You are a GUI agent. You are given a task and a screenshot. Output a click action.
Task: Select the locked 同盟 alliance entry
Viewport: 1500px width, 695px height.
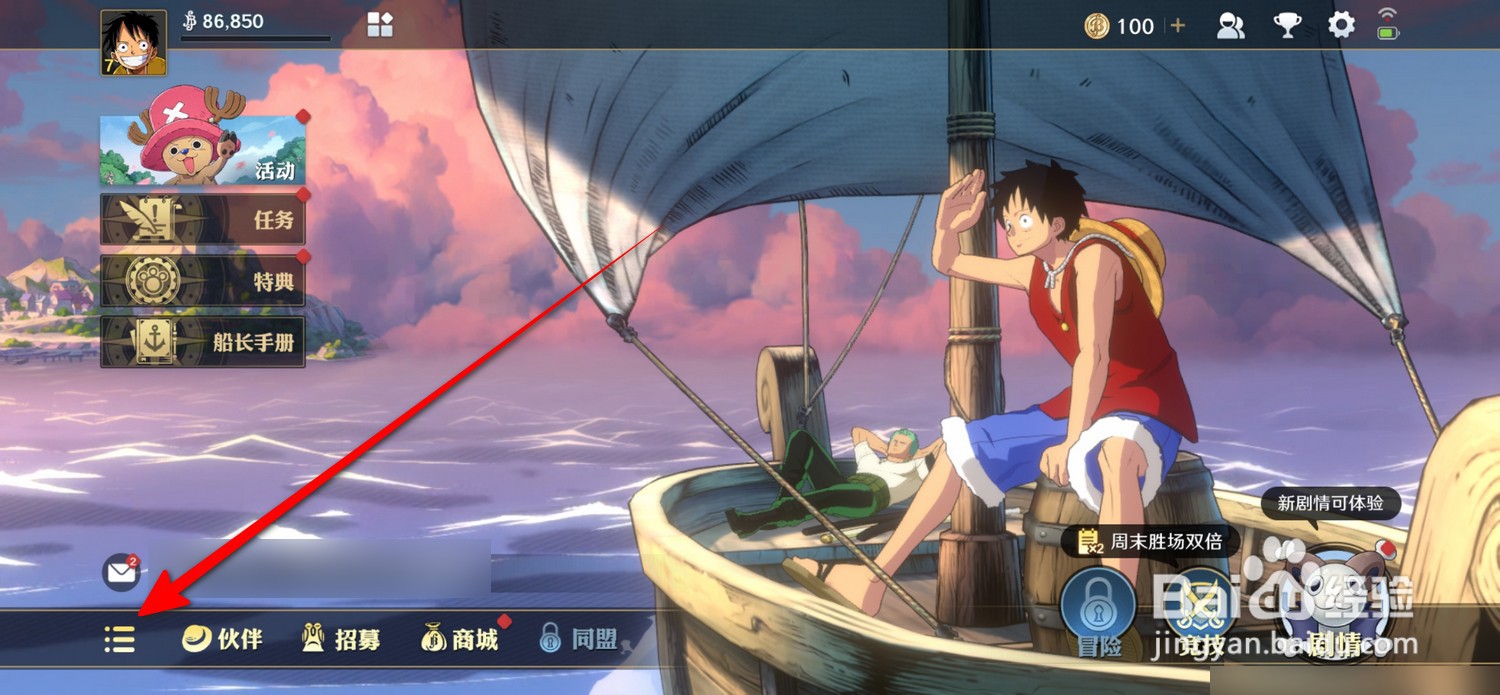[579, 639]
